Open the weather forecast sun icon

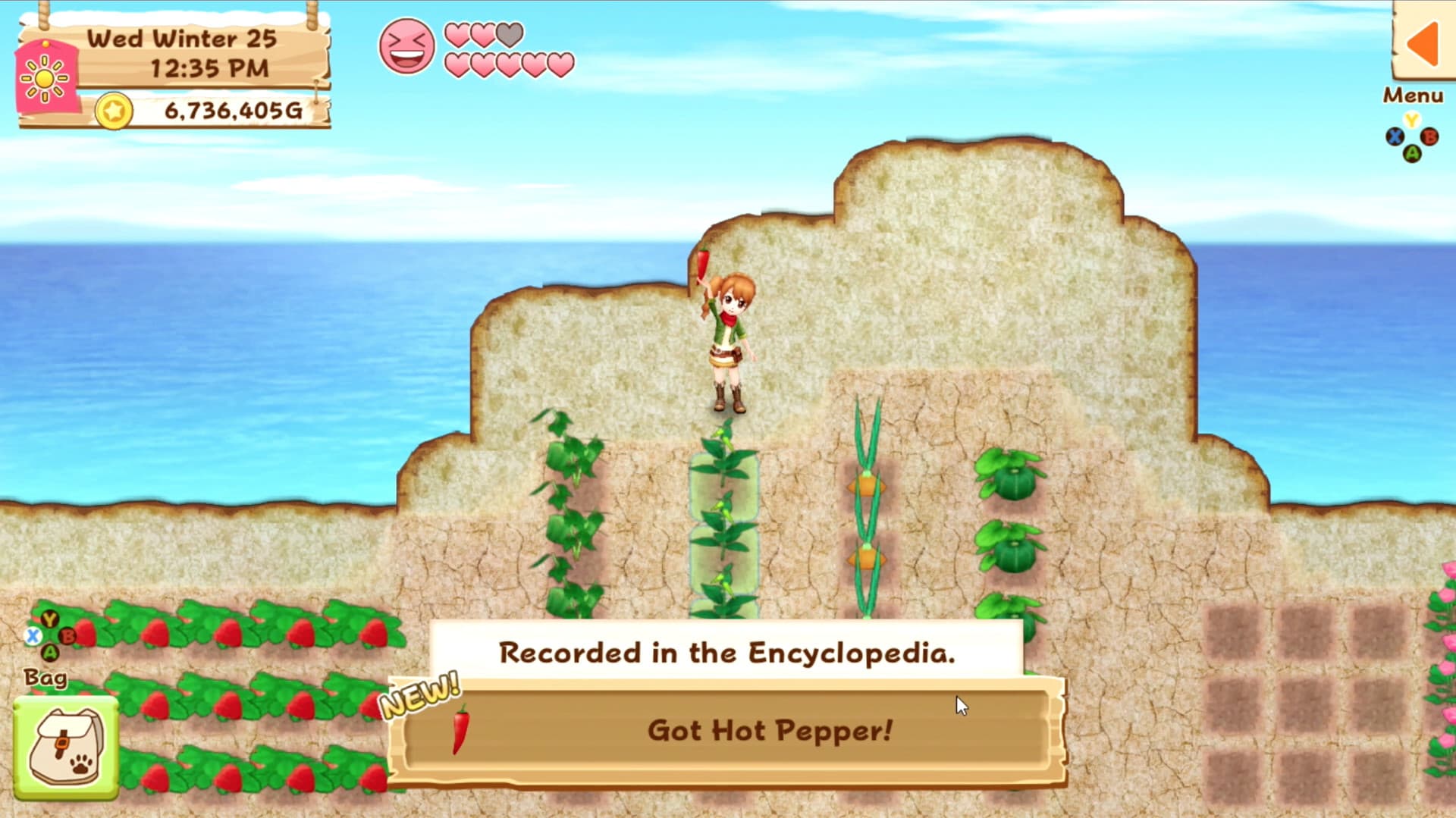[43, 78]
